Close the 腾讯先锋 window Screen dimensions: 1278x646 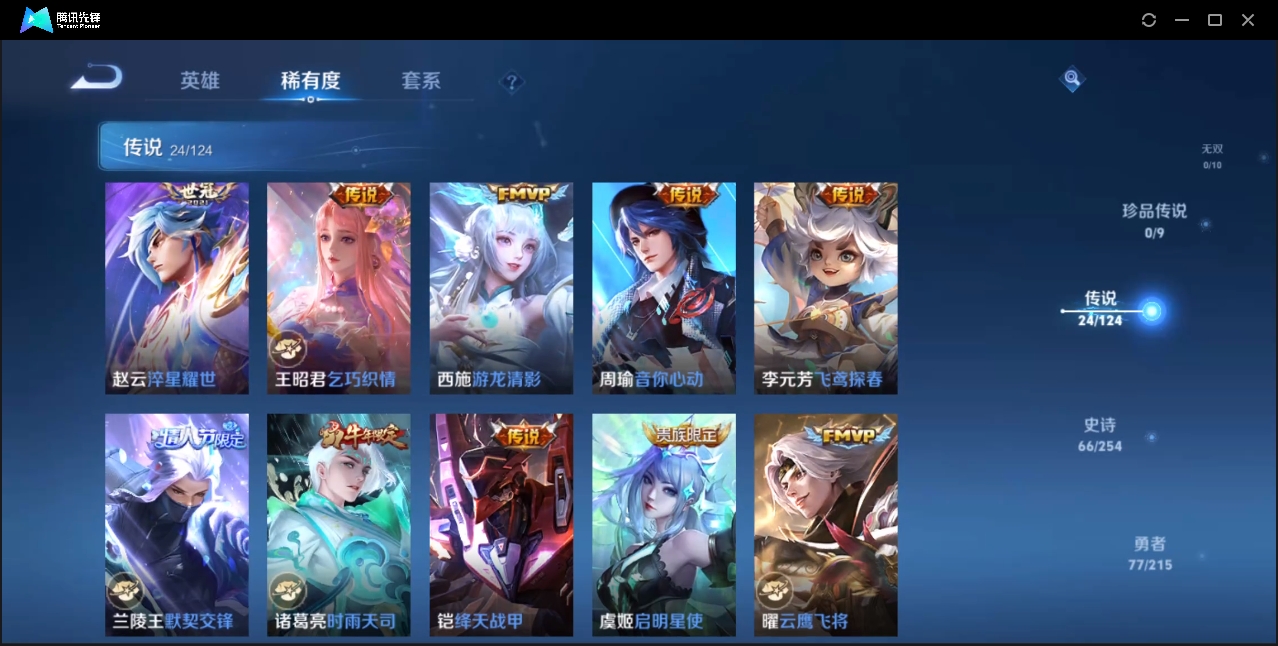1248,20
